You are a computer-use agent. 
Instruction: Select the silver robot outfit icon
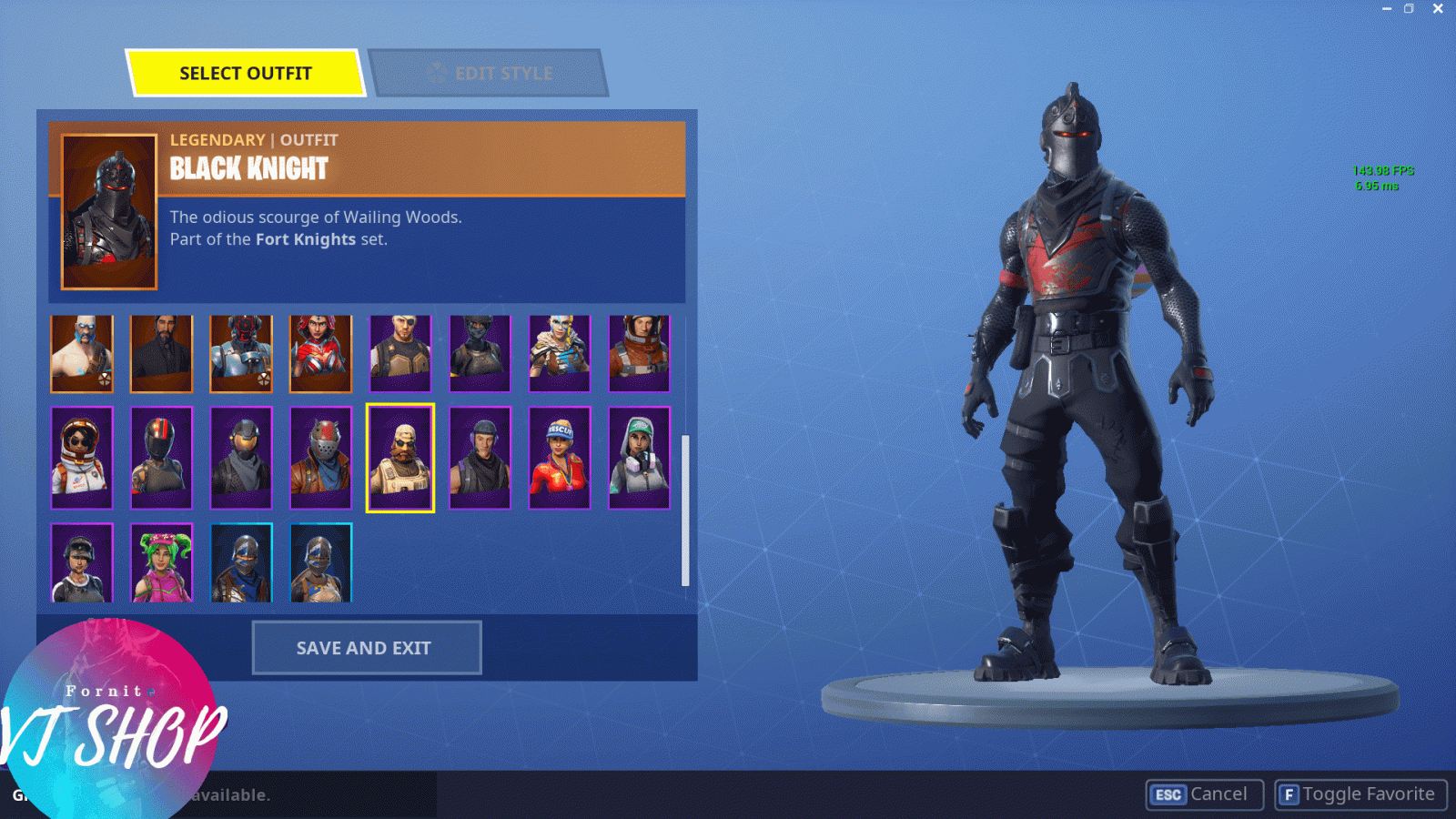(x=240, y=353)
